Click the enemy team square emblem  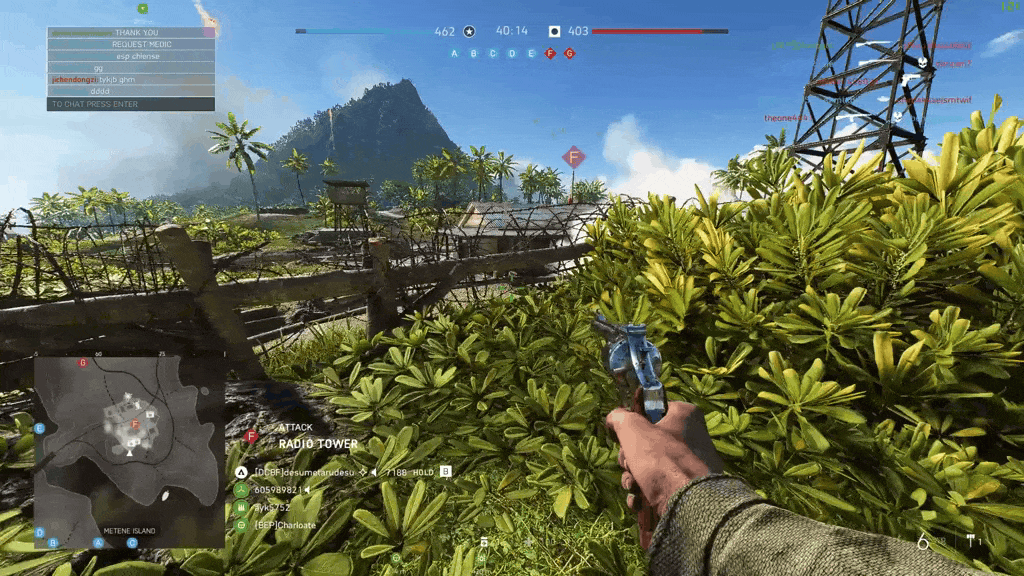[554, 31]
